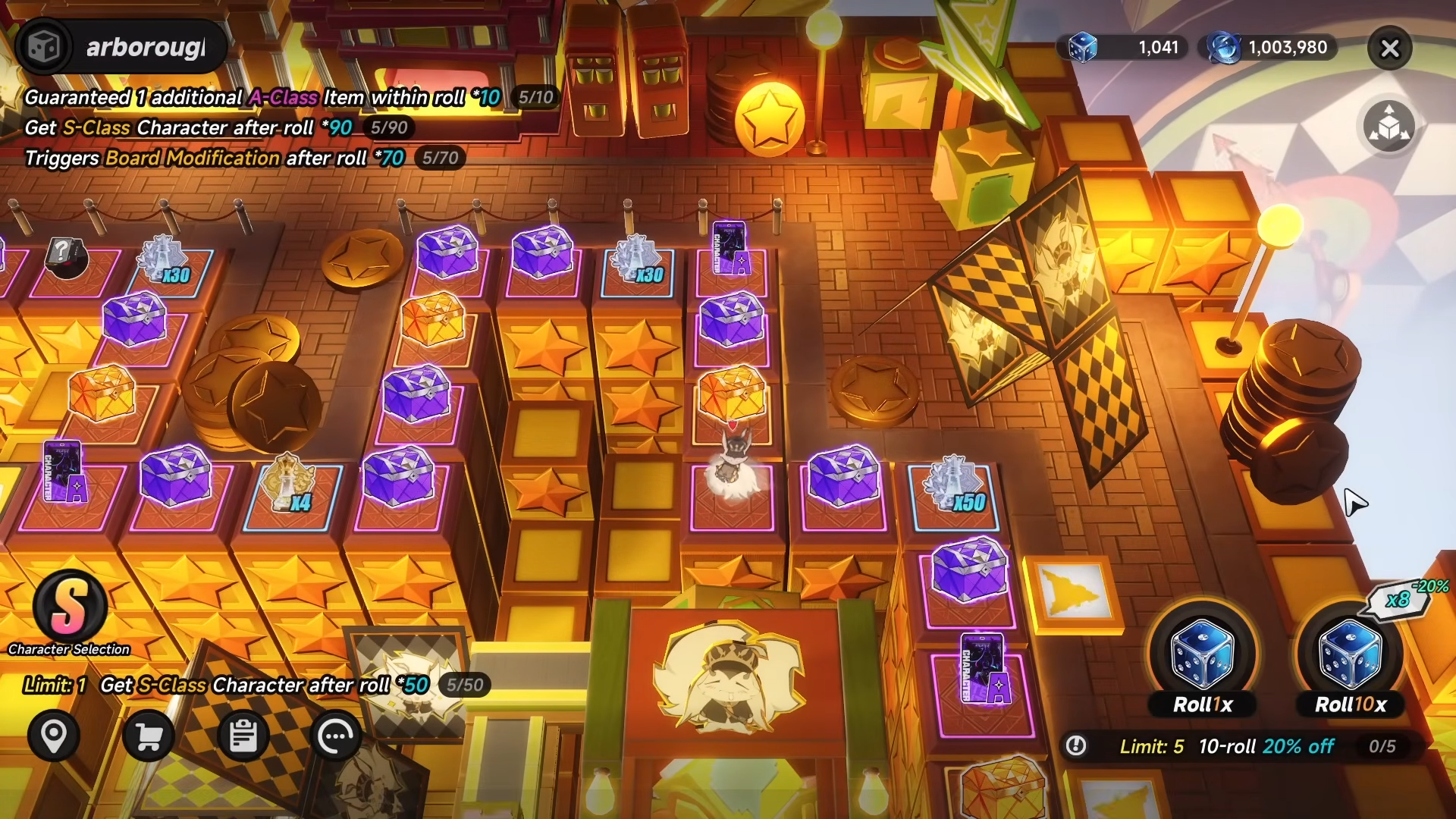Open the shopping cart shop
This screenshot has height=819, width=1456.
149,736
